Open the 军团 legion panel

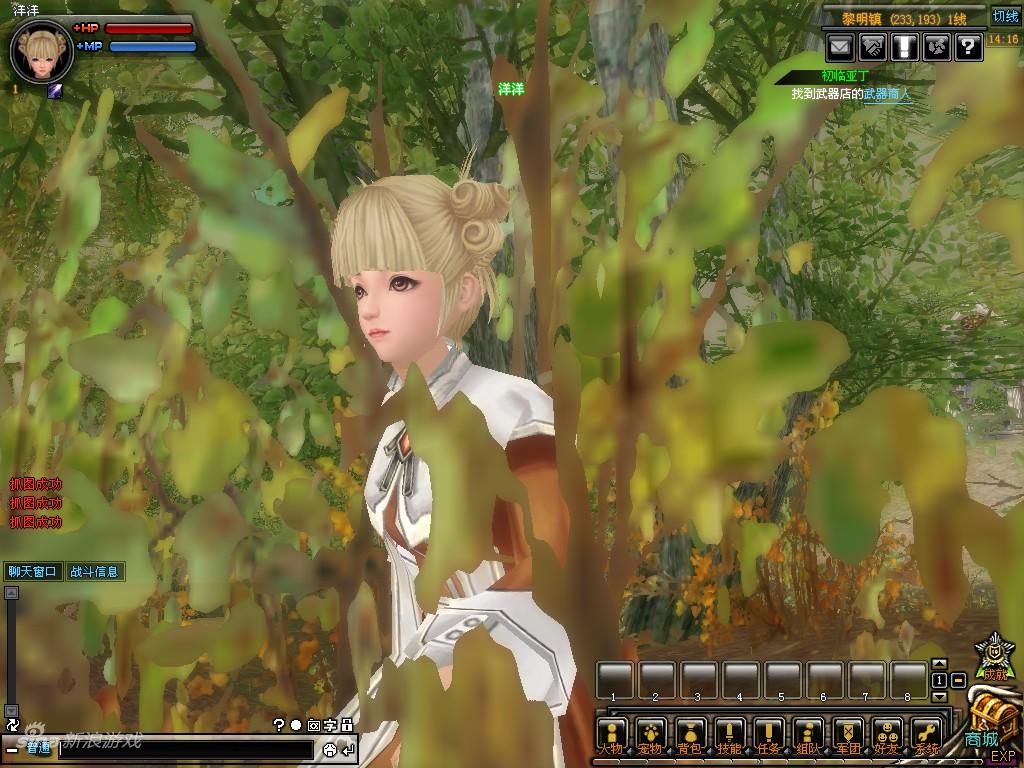click(848, 735)
